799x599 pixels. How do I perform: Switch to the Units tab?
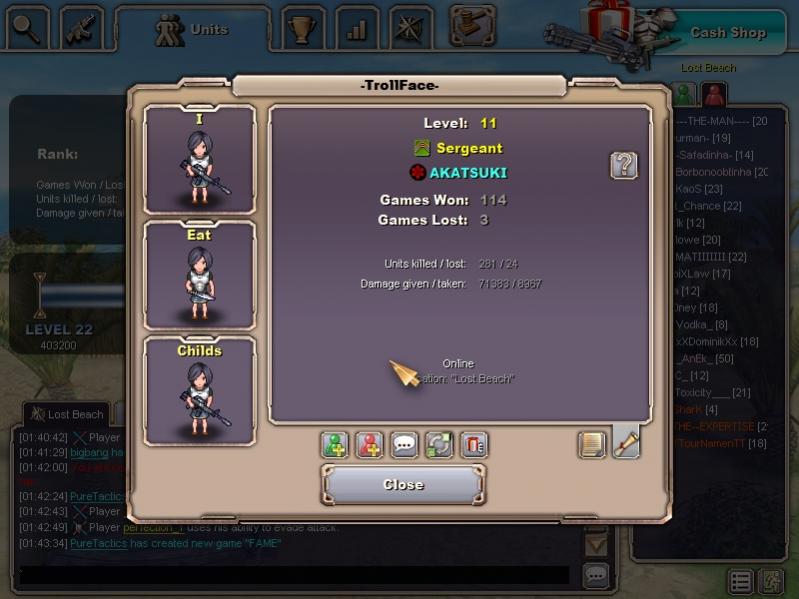click(x=192, y=30)
